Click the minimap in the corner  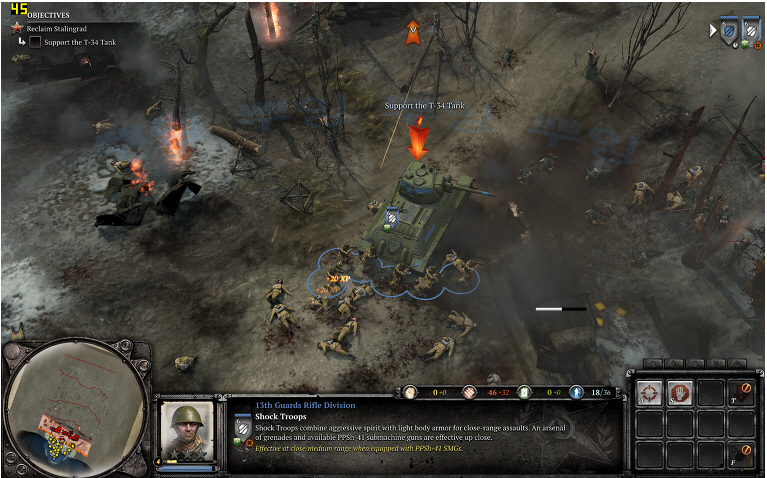[75, 407]
